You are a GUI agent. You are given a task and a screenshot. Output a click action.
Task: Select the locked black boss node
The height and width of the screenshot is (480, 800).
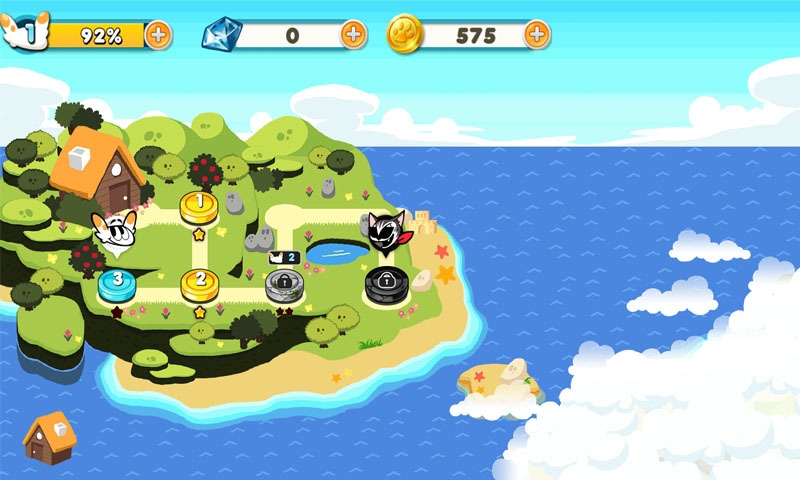384,283
